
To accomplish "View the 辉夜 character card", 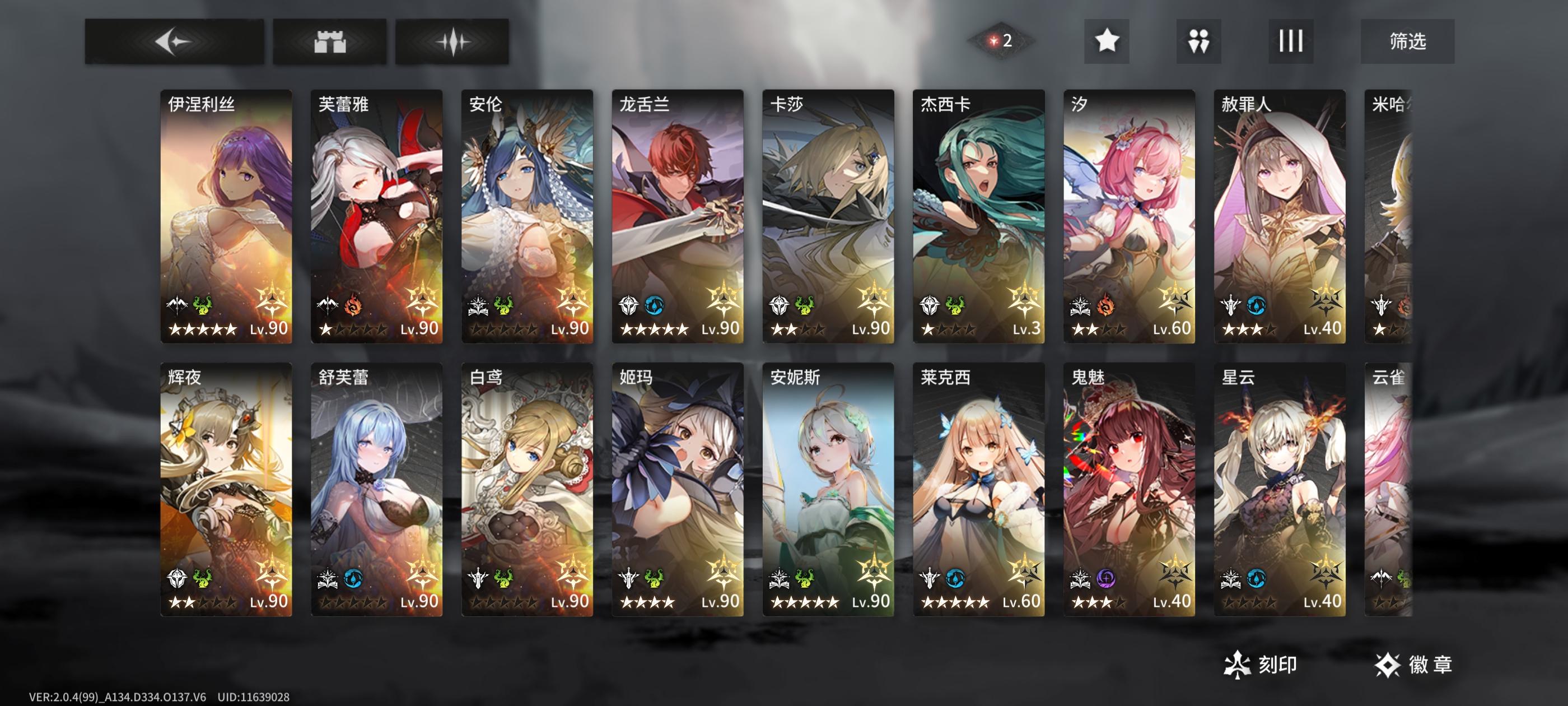I will click(x=226, y=487).
